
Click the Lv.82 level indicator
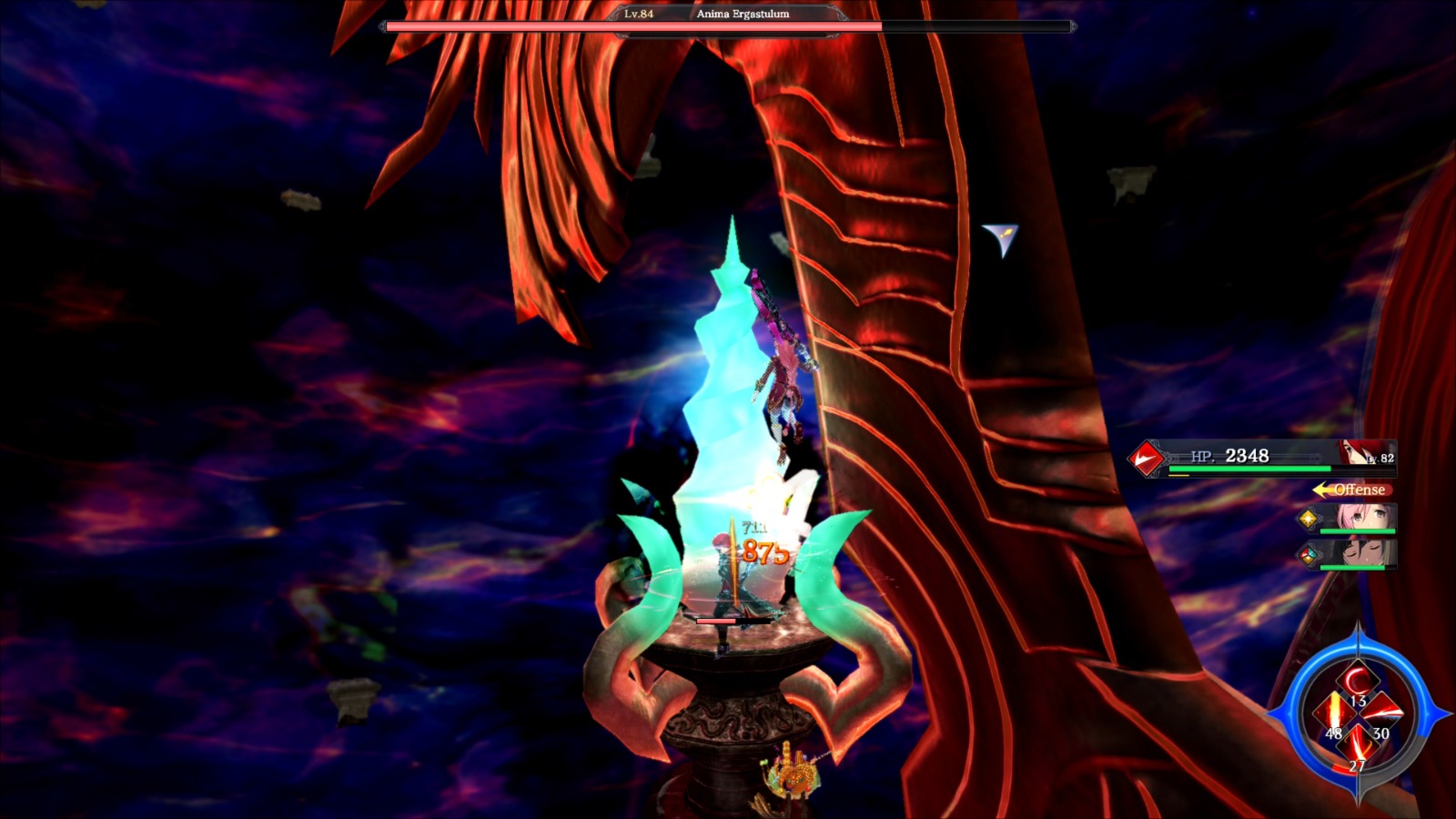(1380, 458)
